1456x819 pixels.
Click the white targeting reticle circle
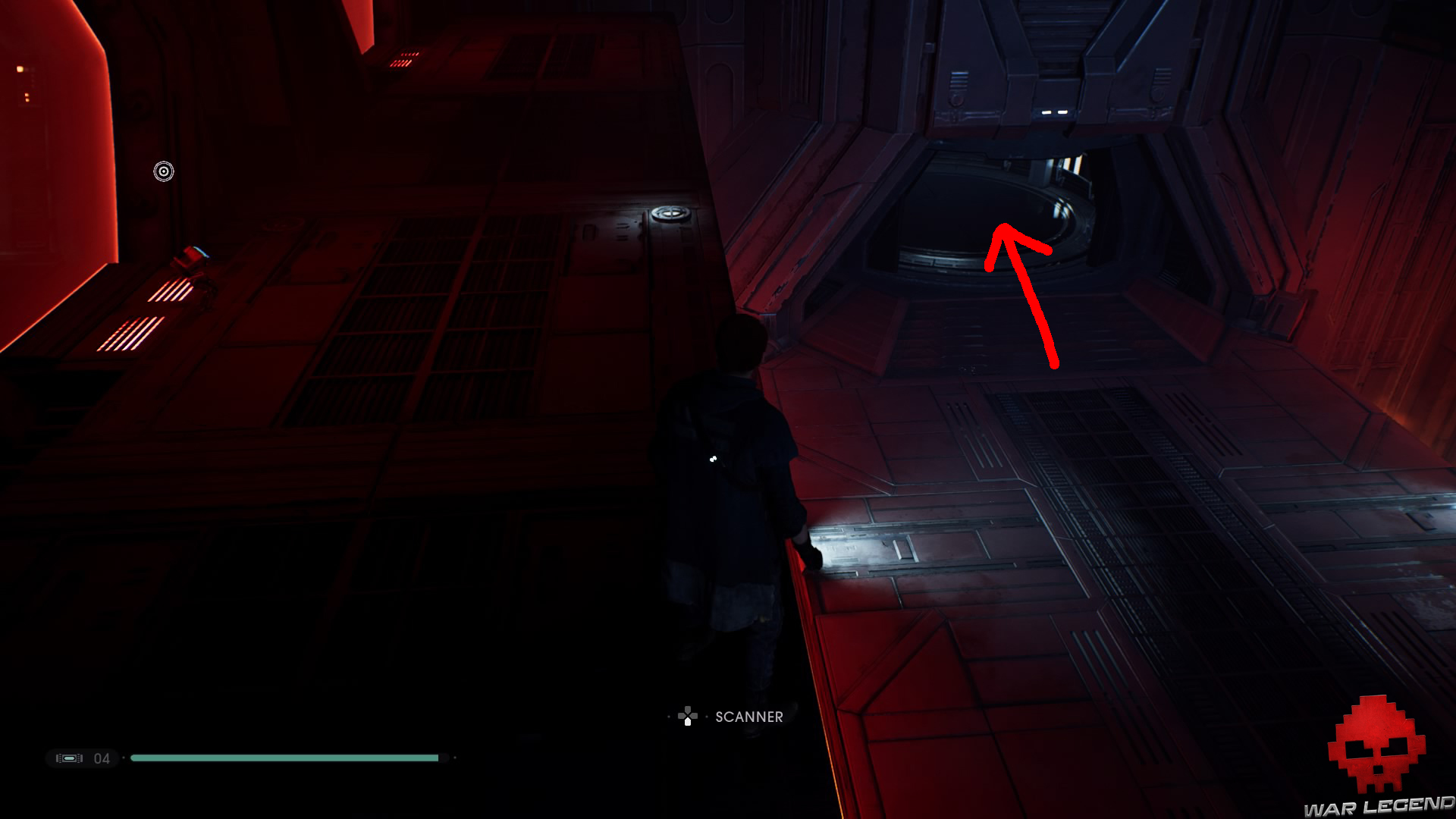pyautogui.click(x=162, y=171)
